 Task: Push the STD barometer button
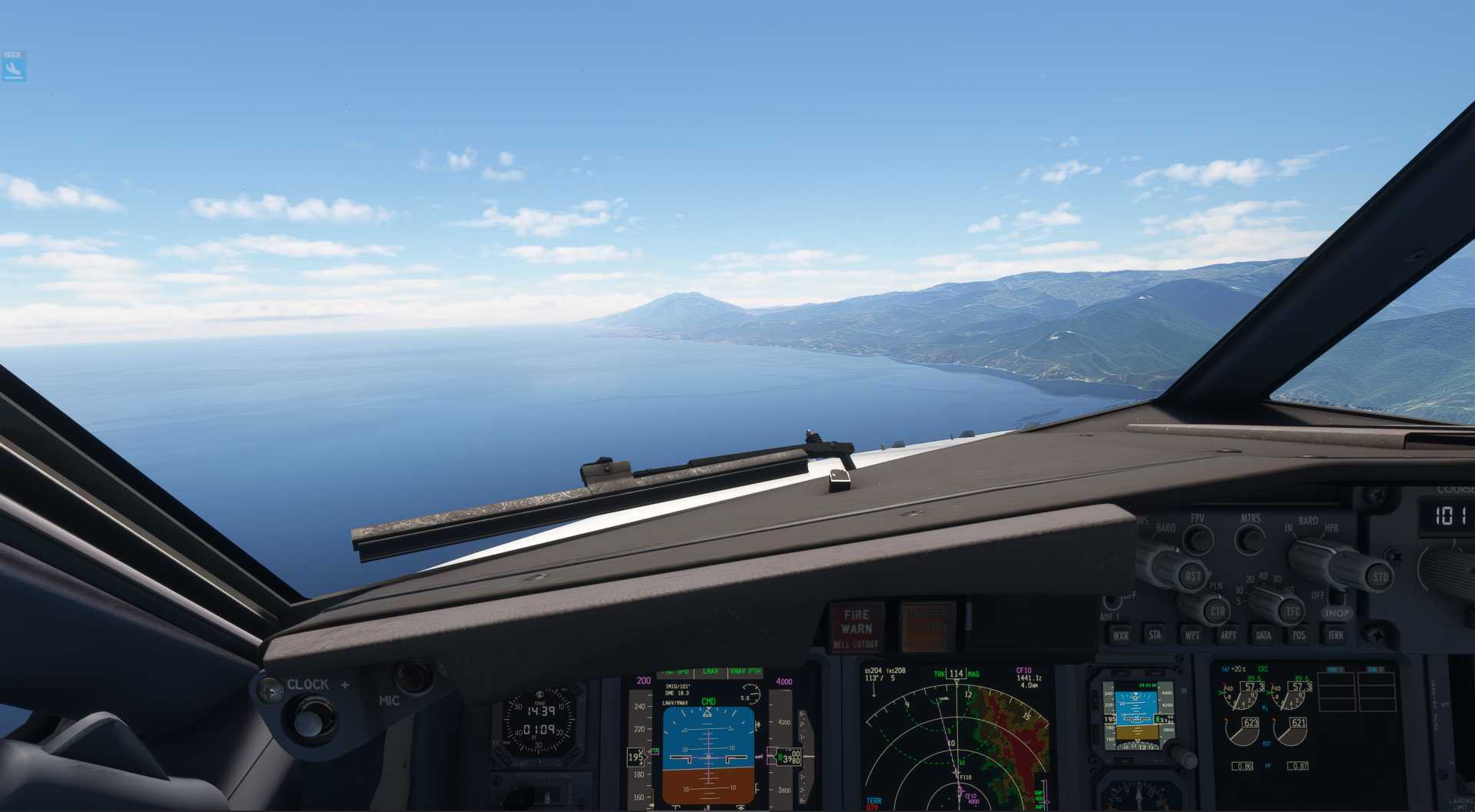(x=1381, y=577)
